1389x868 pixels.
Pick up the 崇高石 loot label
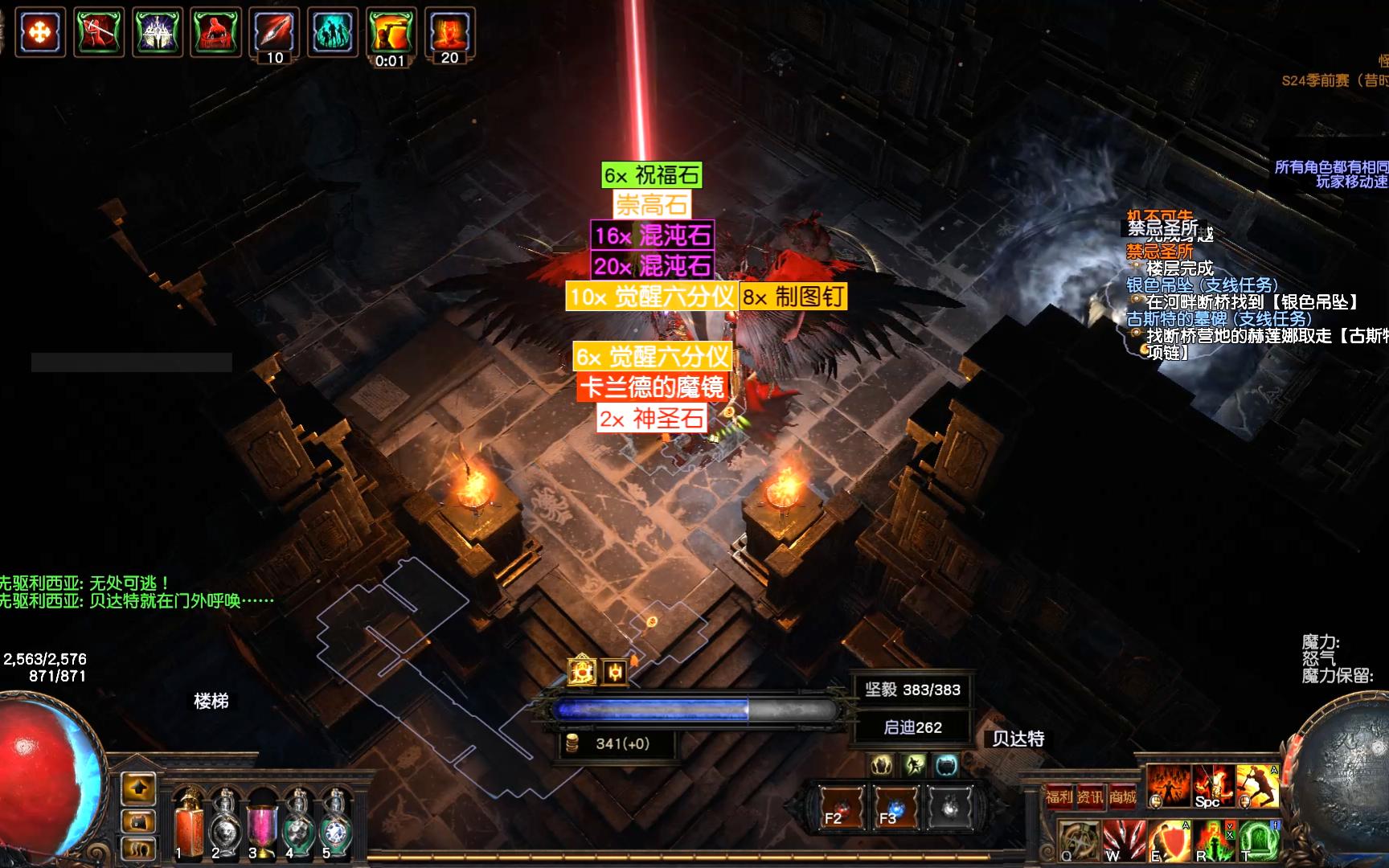(651, 205)
